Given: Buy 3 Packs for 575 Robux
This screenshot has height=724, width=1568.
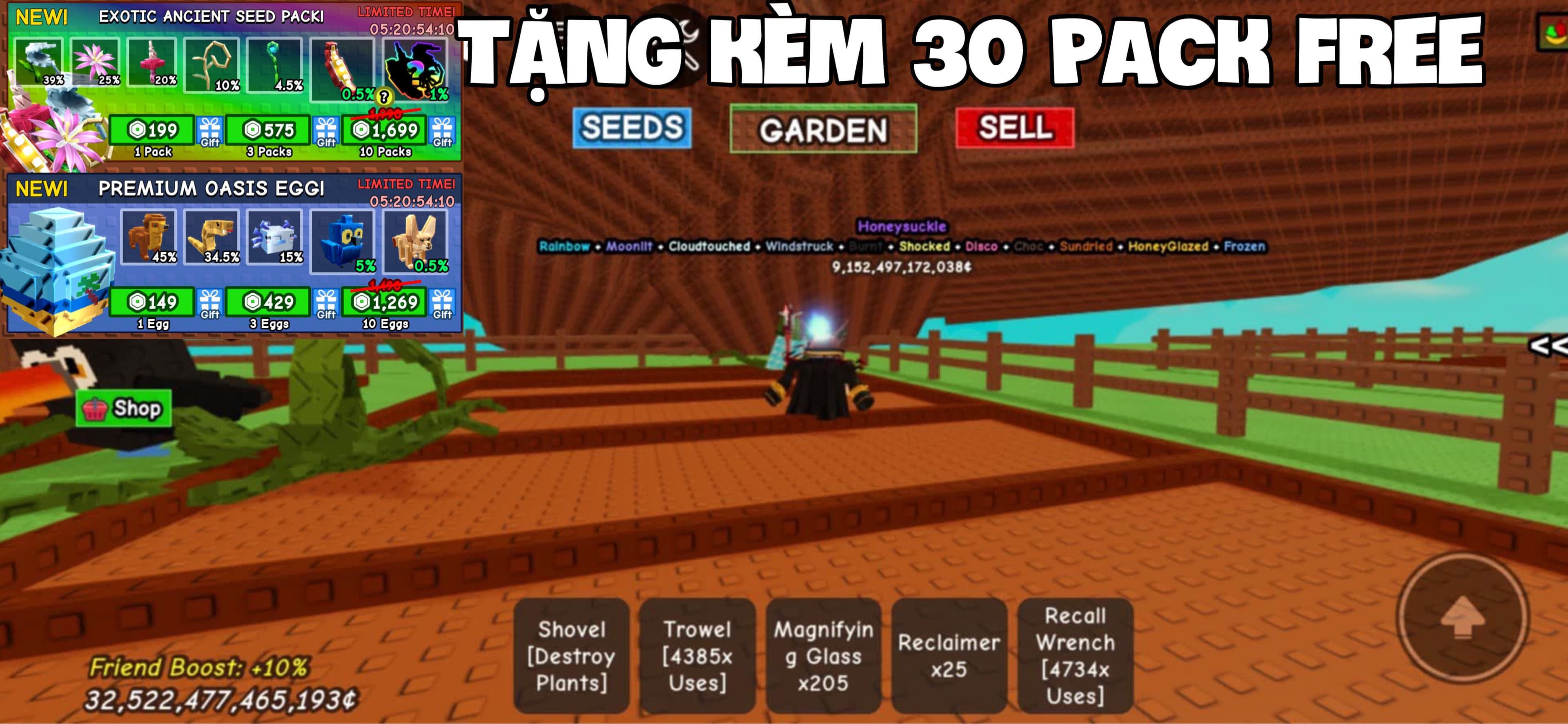Looking at the screenshot, I should click(x=269, y=129).
